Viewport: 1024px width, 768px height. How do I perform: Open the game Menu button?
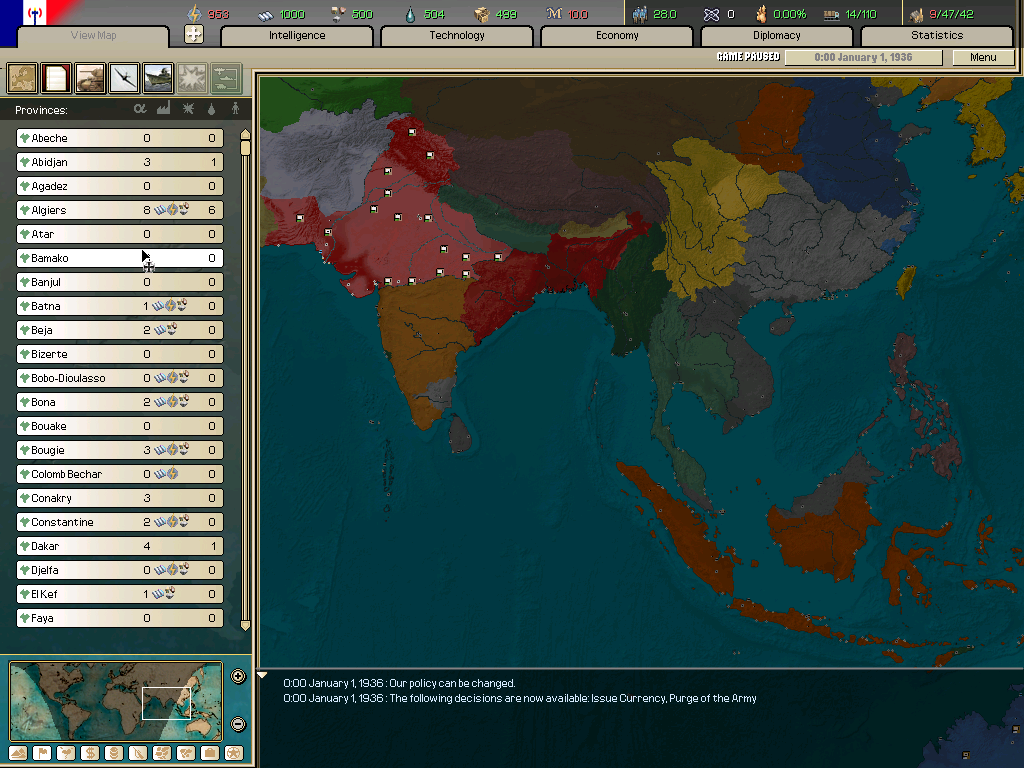(x=983, y=57)
